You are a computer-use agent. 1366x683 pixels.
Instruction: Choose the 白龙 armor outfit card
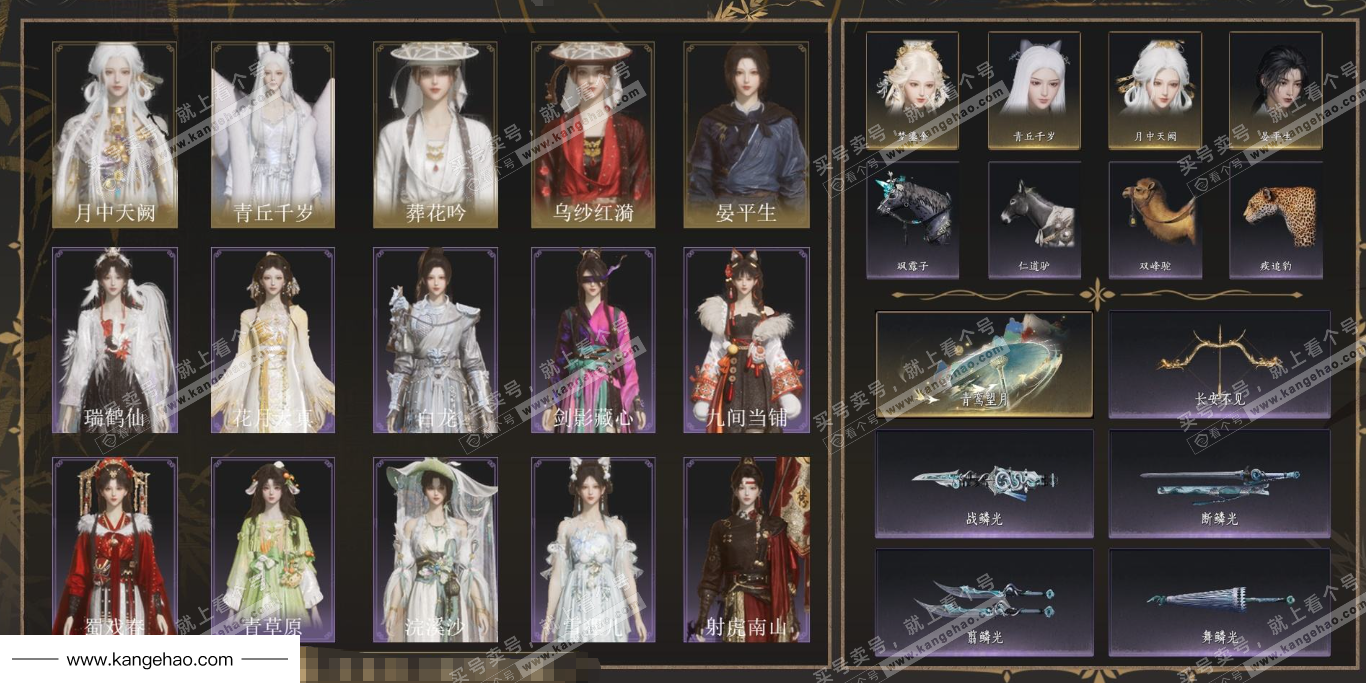coord(435,340)
